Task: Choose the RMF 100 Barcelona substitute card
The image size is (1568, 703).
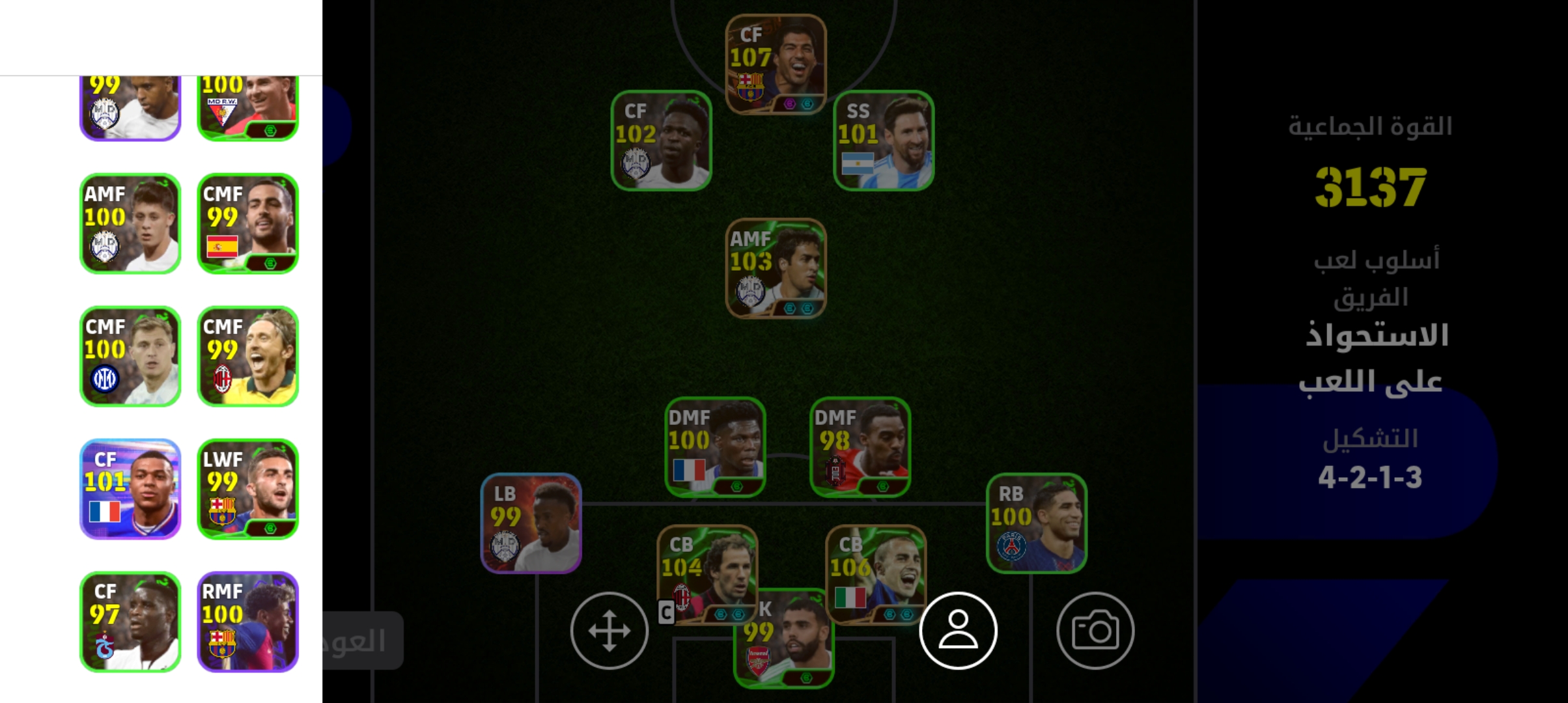Action: 247,622
